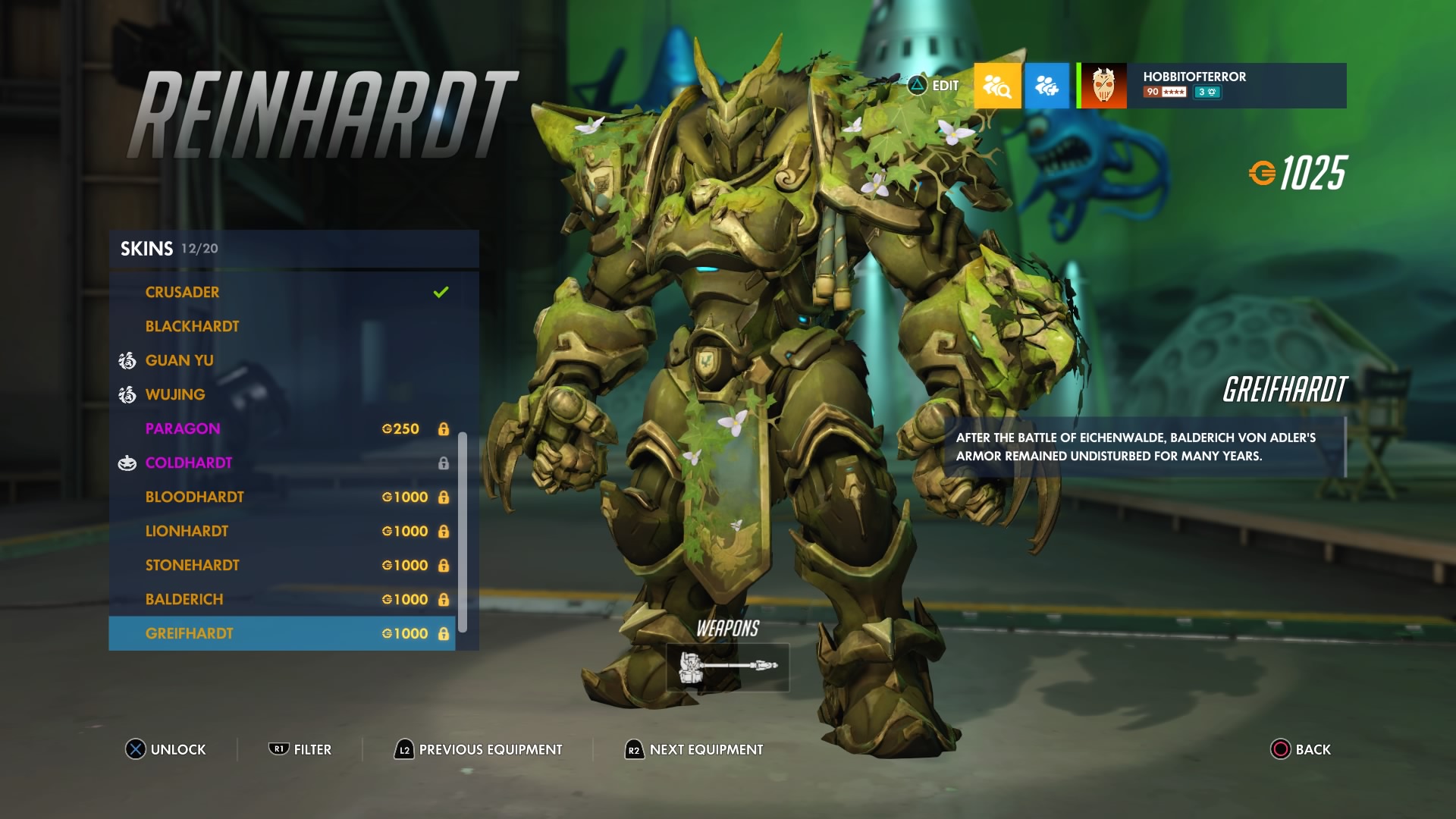1456x819 pixels.
Task: Go to Next Equipment
Action: [x=694, y=749]
